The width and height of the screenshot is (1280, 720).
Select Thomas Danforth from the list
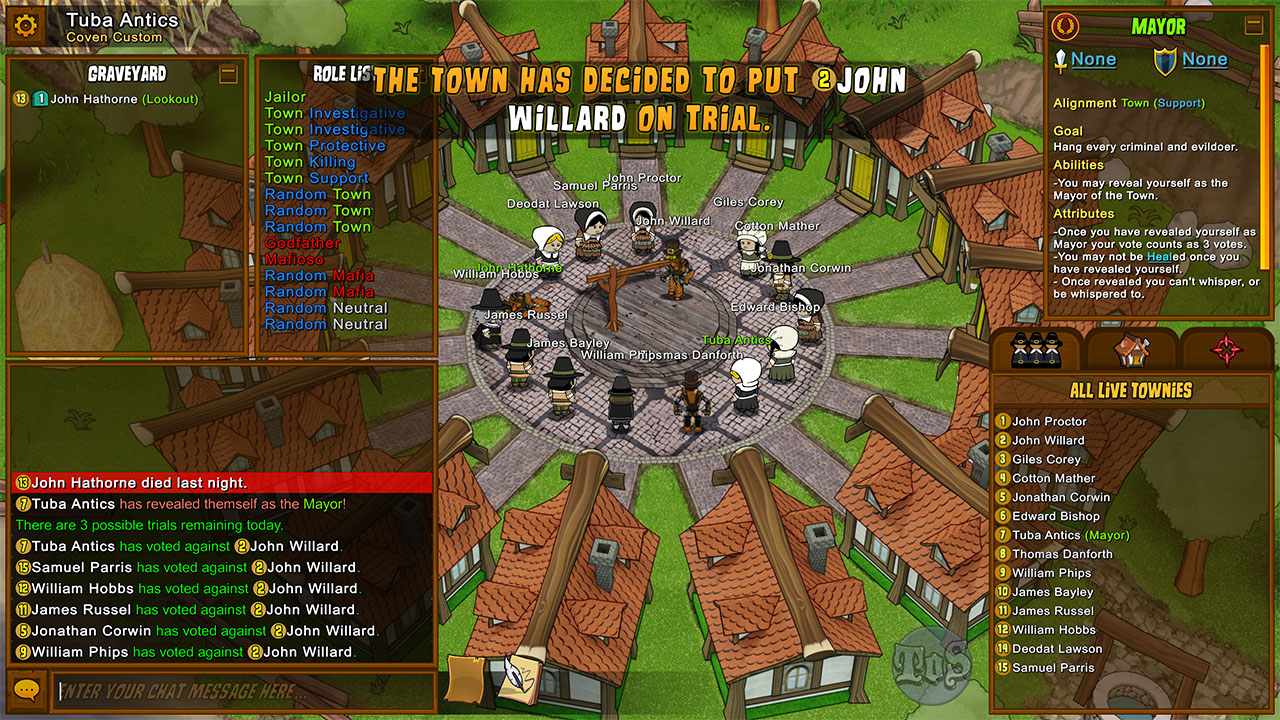pos(1062,555)
